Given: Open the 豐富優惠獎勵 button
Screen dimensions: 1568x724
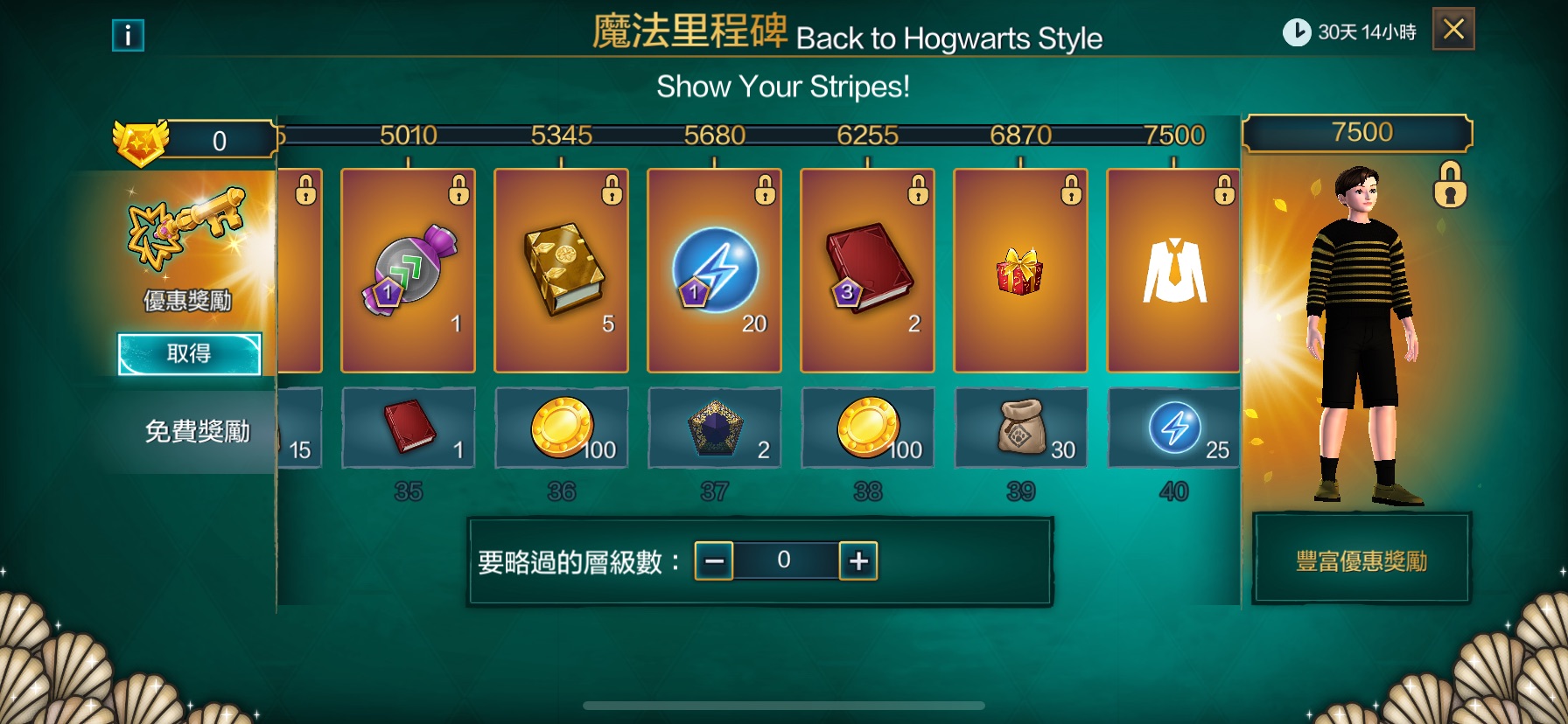Looking at the screenshot, I should [1361, 560].
